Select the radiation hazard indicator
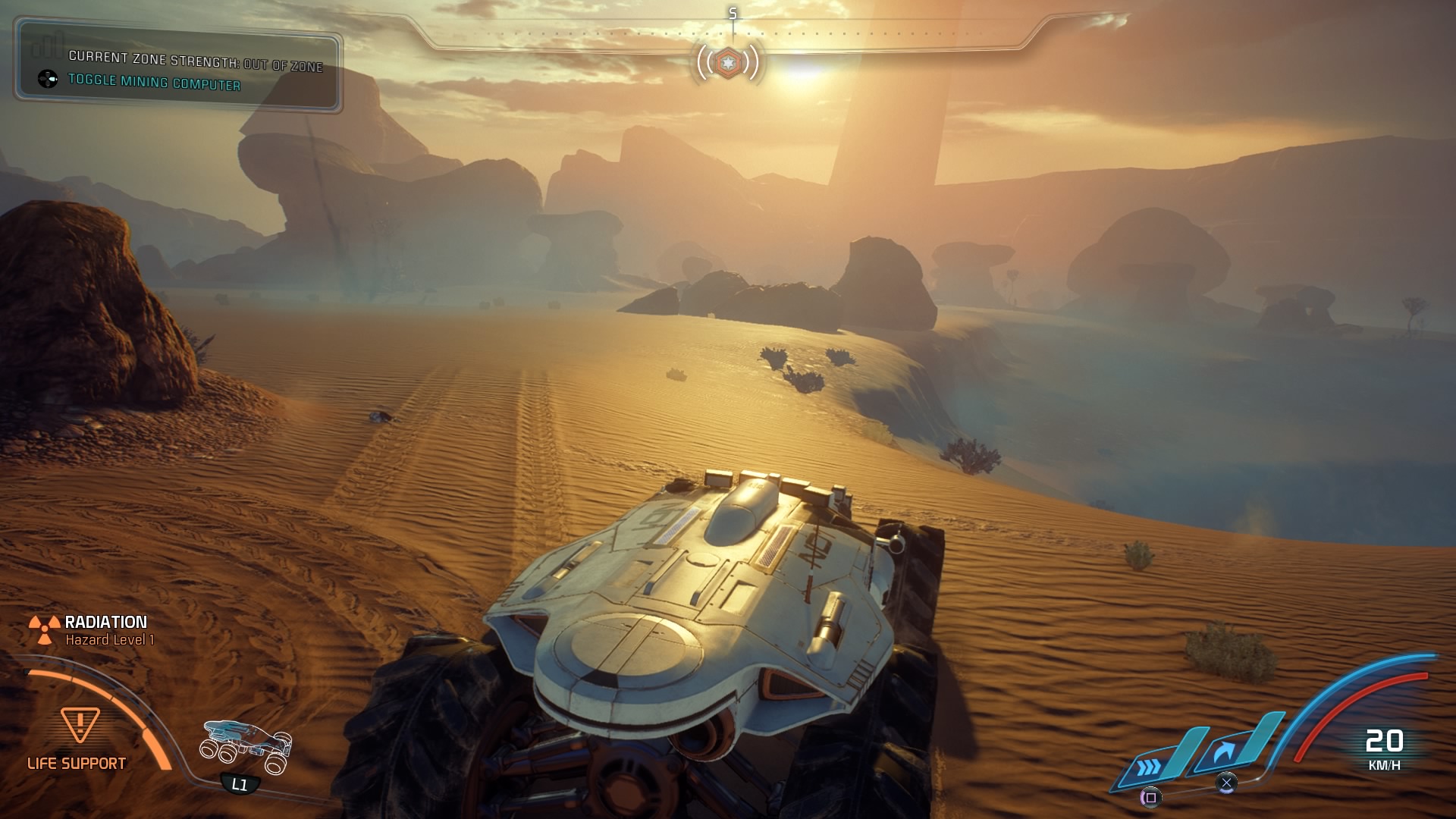Viewport: 1456px width, 819px height. (x=45, y=629)
